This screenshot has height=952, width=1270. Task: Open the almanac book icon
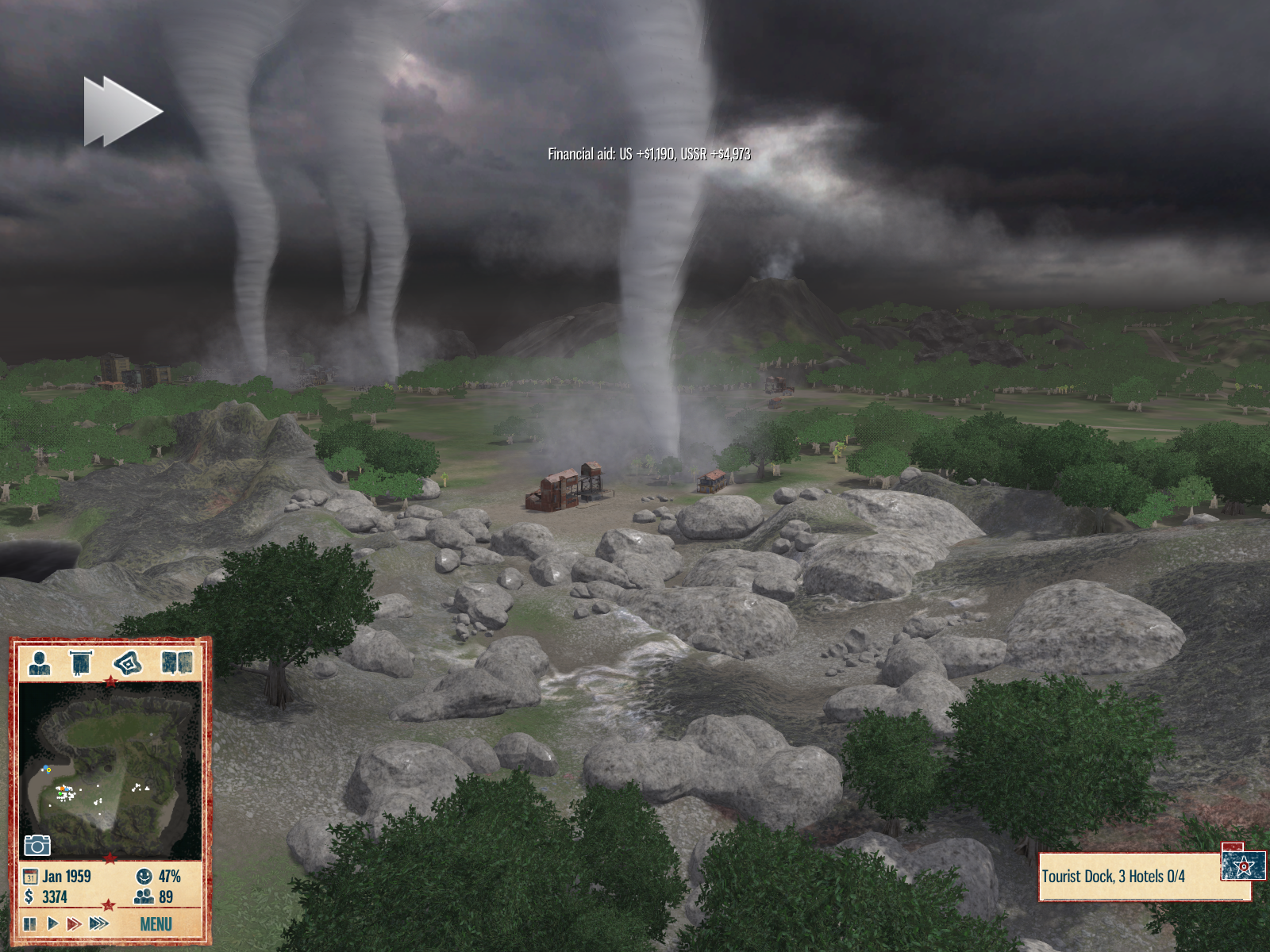click(x=176, y=662)
